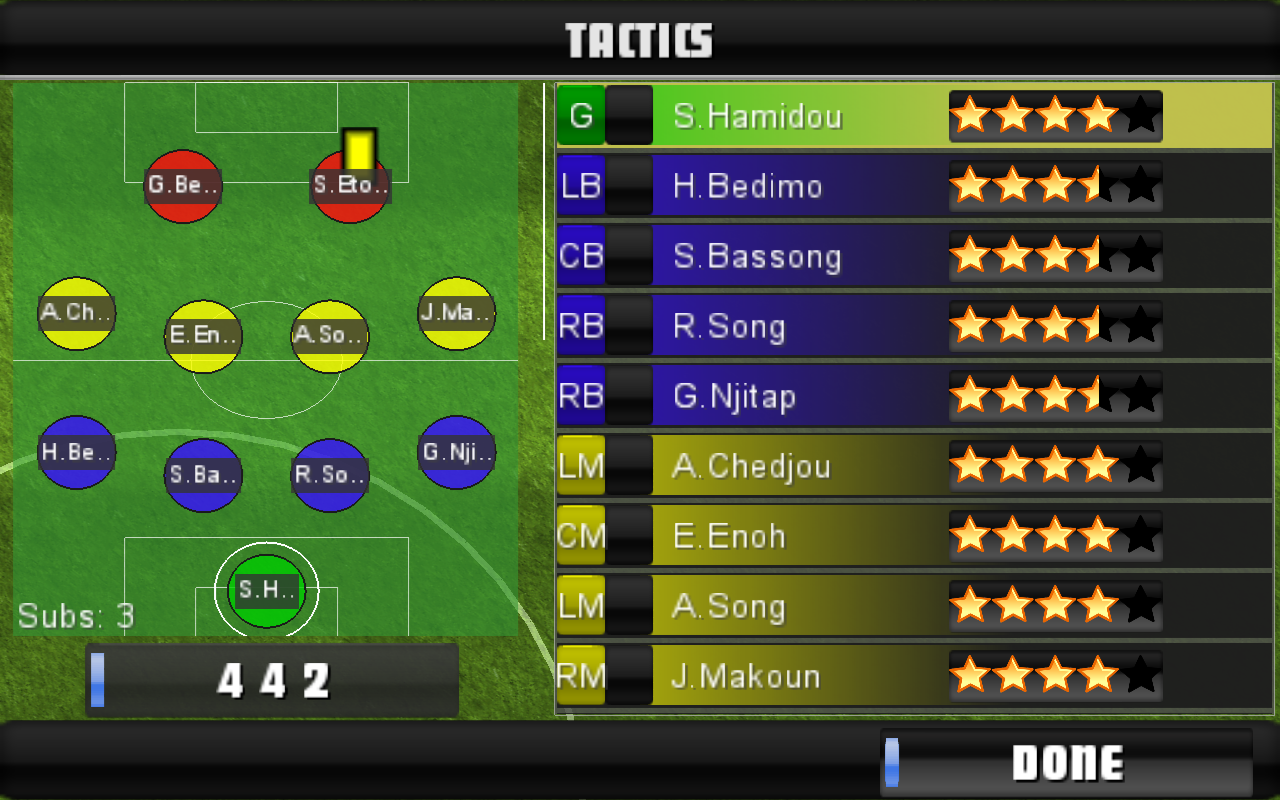Image resolution: width=1280 pixels, height=800 pixels.
Task: Toggle the LB badge next to H.Bedimo
Action: [580, 186]
